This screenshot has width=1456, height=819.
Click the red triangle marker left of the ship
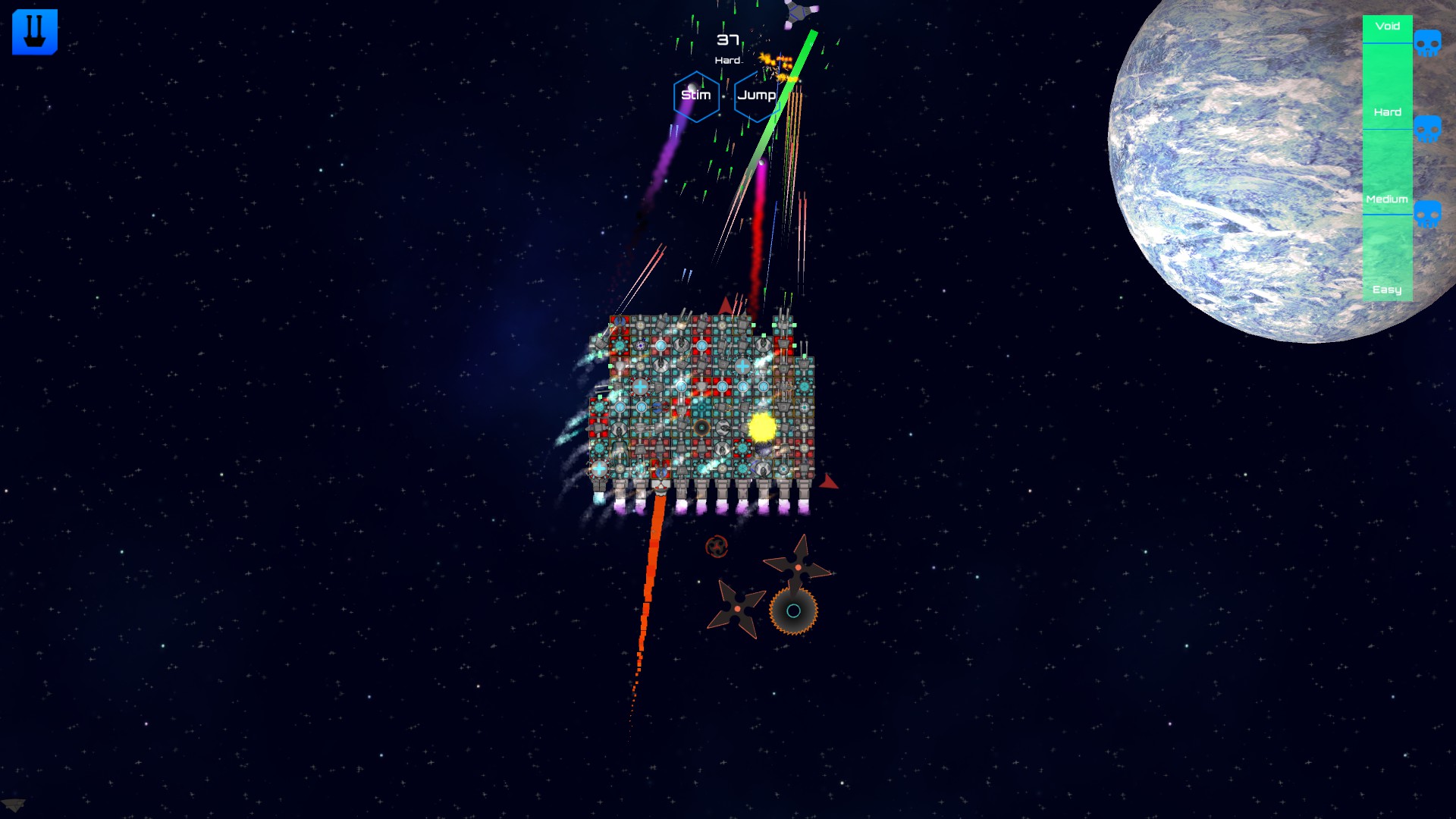coord(724,306)
